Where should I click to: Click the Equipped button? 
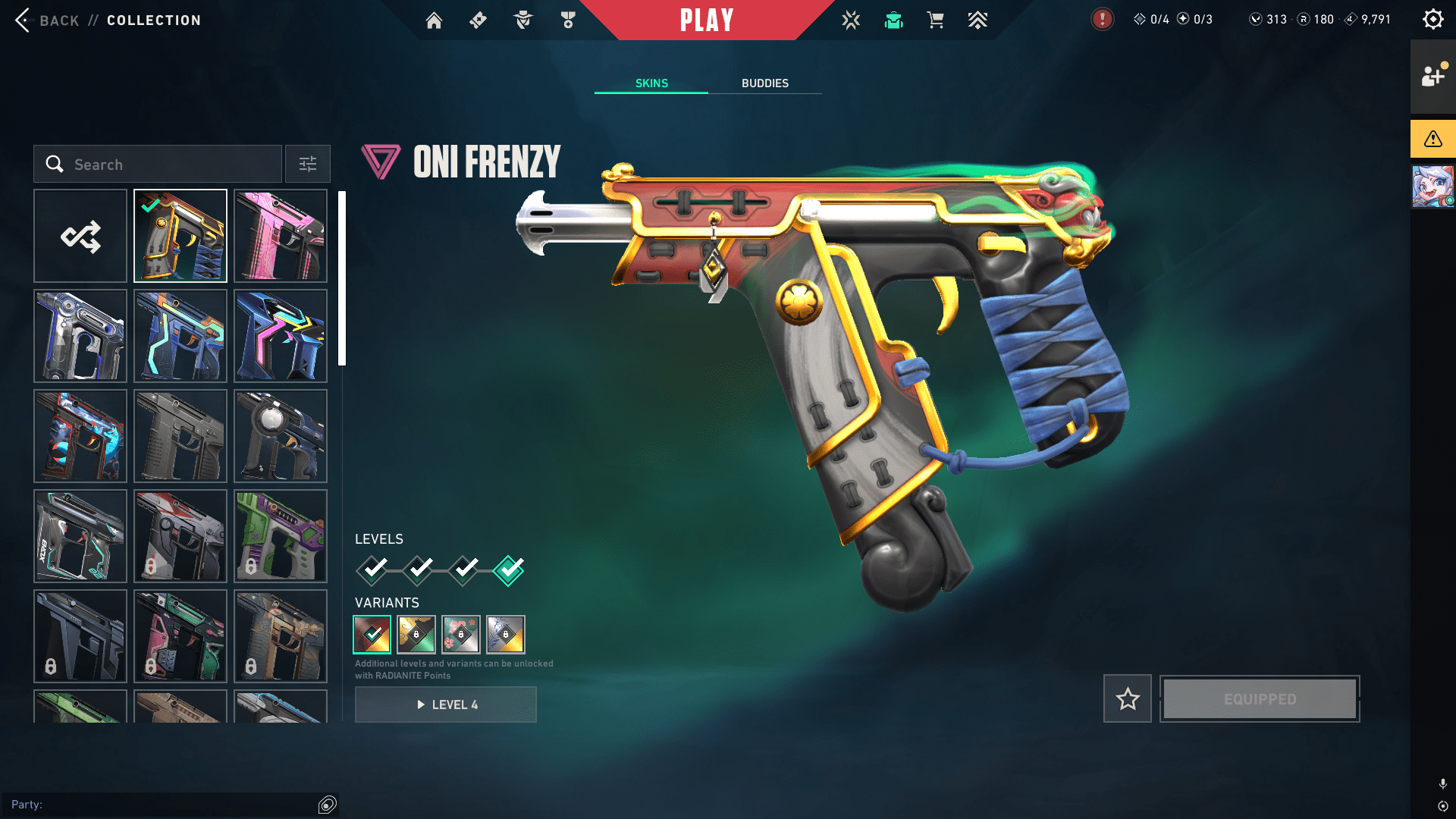tap(1260, 698)
